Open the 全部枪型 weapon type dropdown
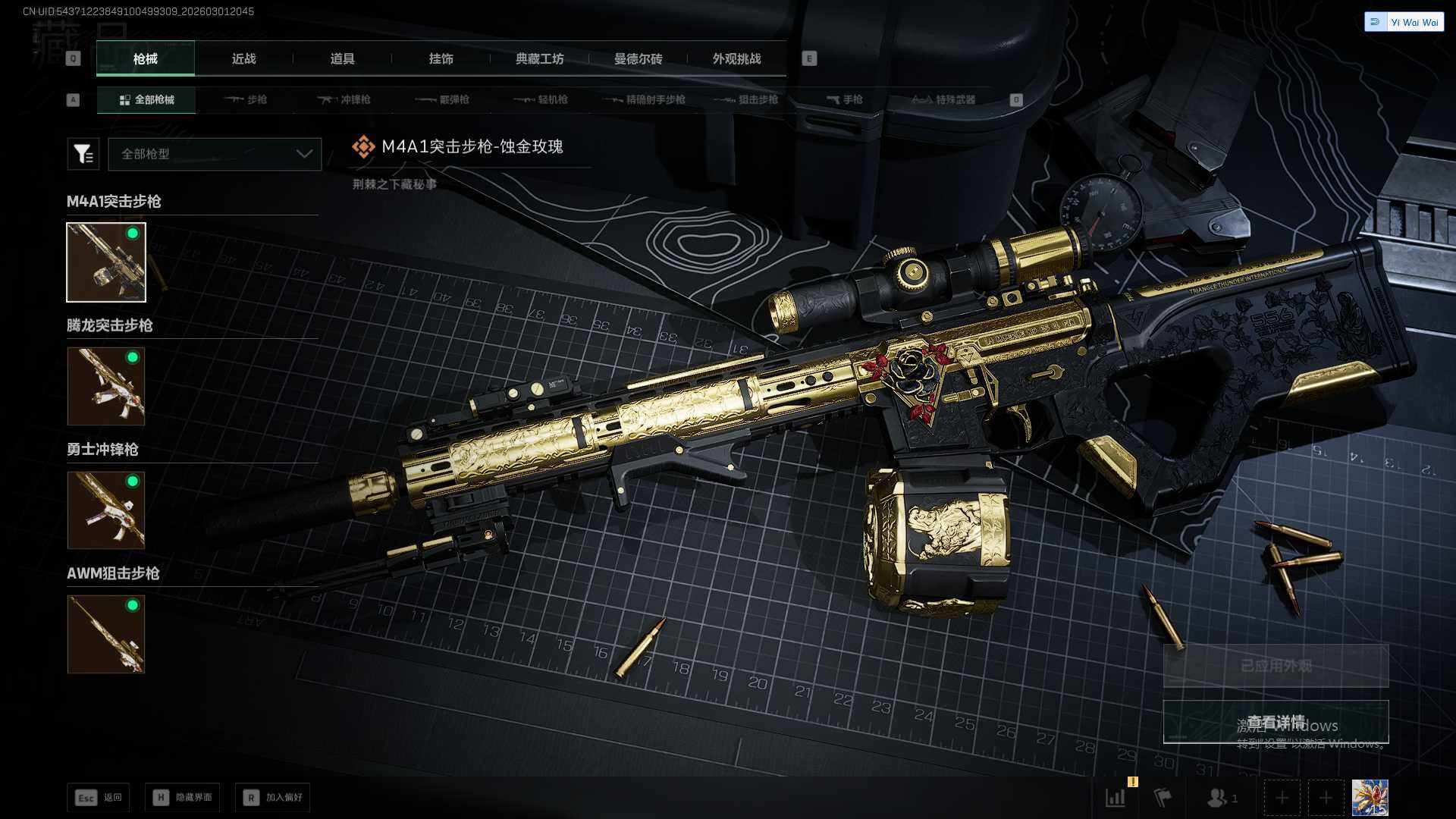Viewport: 1456px width, 819px height. (x=215, y=154)
